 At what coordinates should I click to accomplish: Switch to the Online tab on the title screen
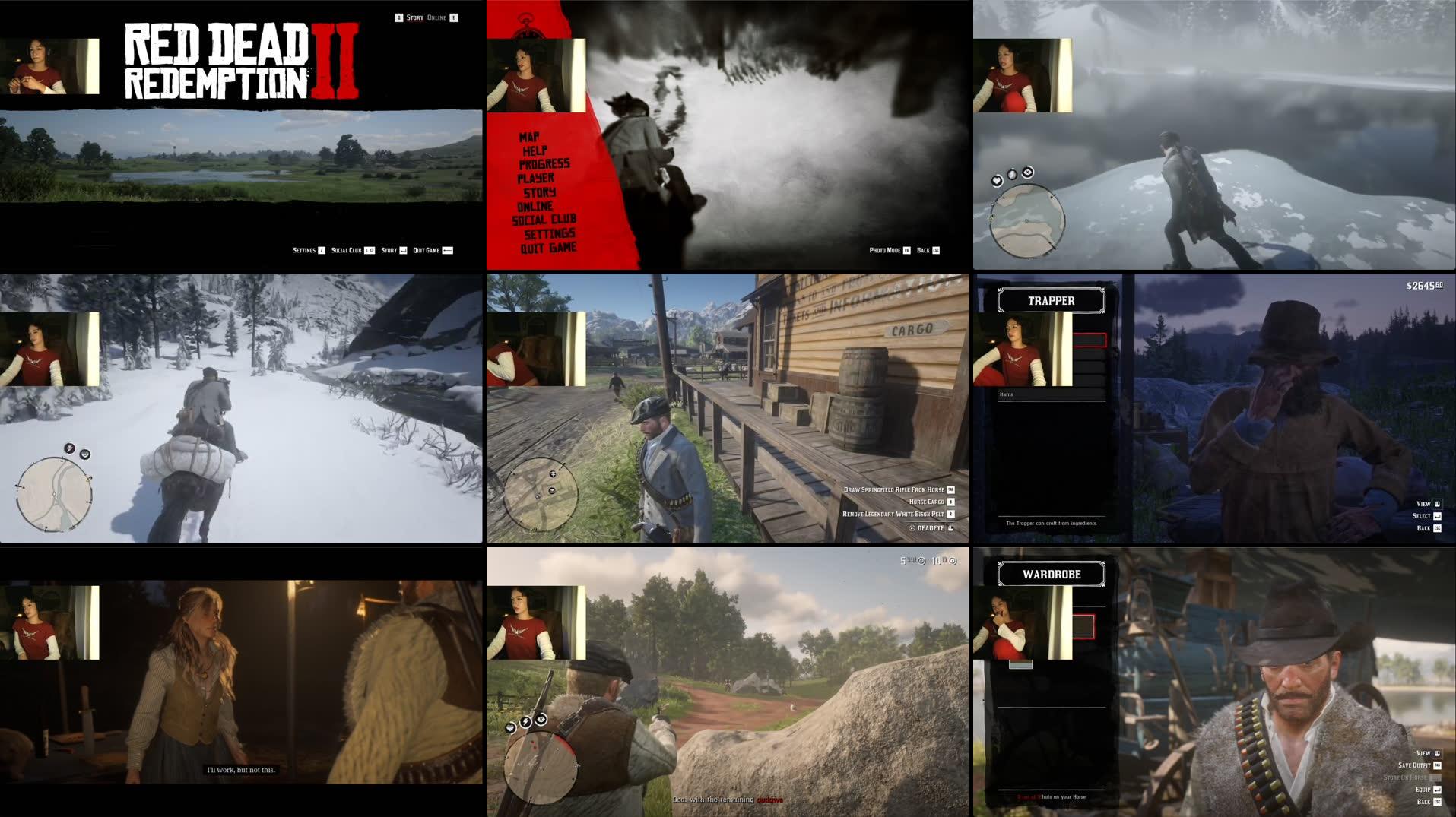(436, 16)
